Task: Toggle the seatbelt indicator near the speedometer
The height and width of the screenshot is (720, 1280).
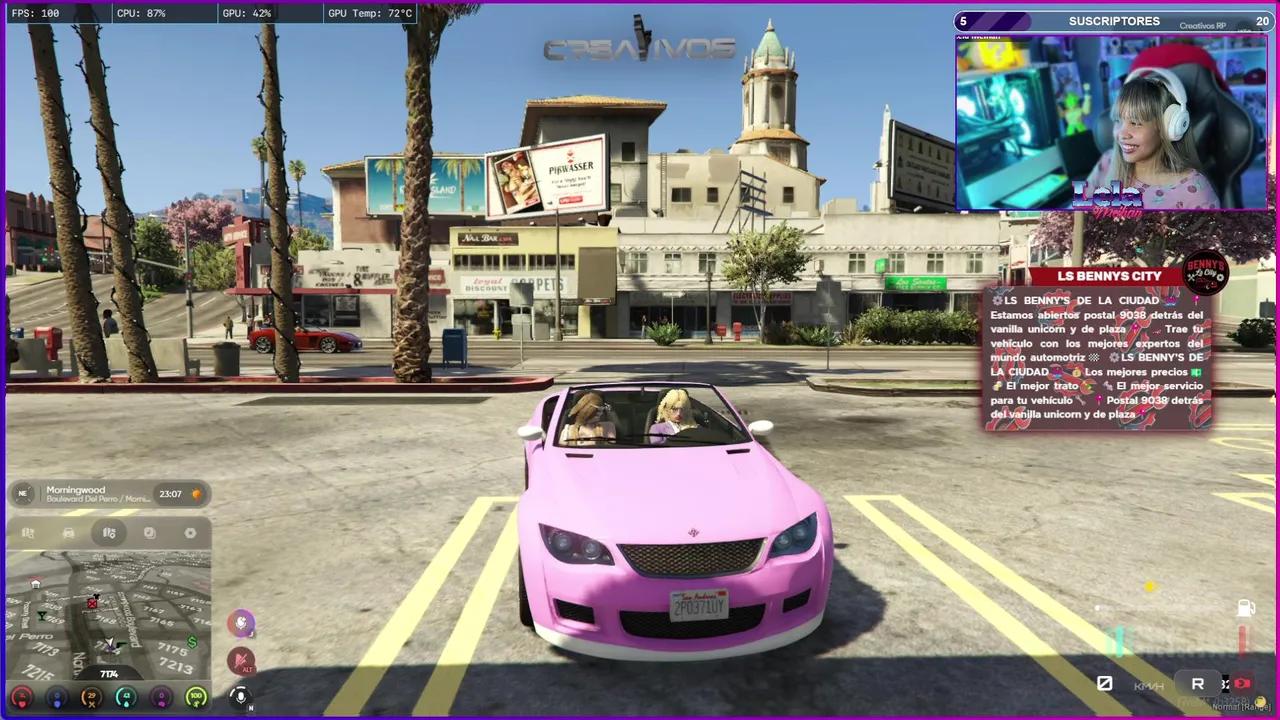Action: pyautogui.click(x=1105, y=683)
